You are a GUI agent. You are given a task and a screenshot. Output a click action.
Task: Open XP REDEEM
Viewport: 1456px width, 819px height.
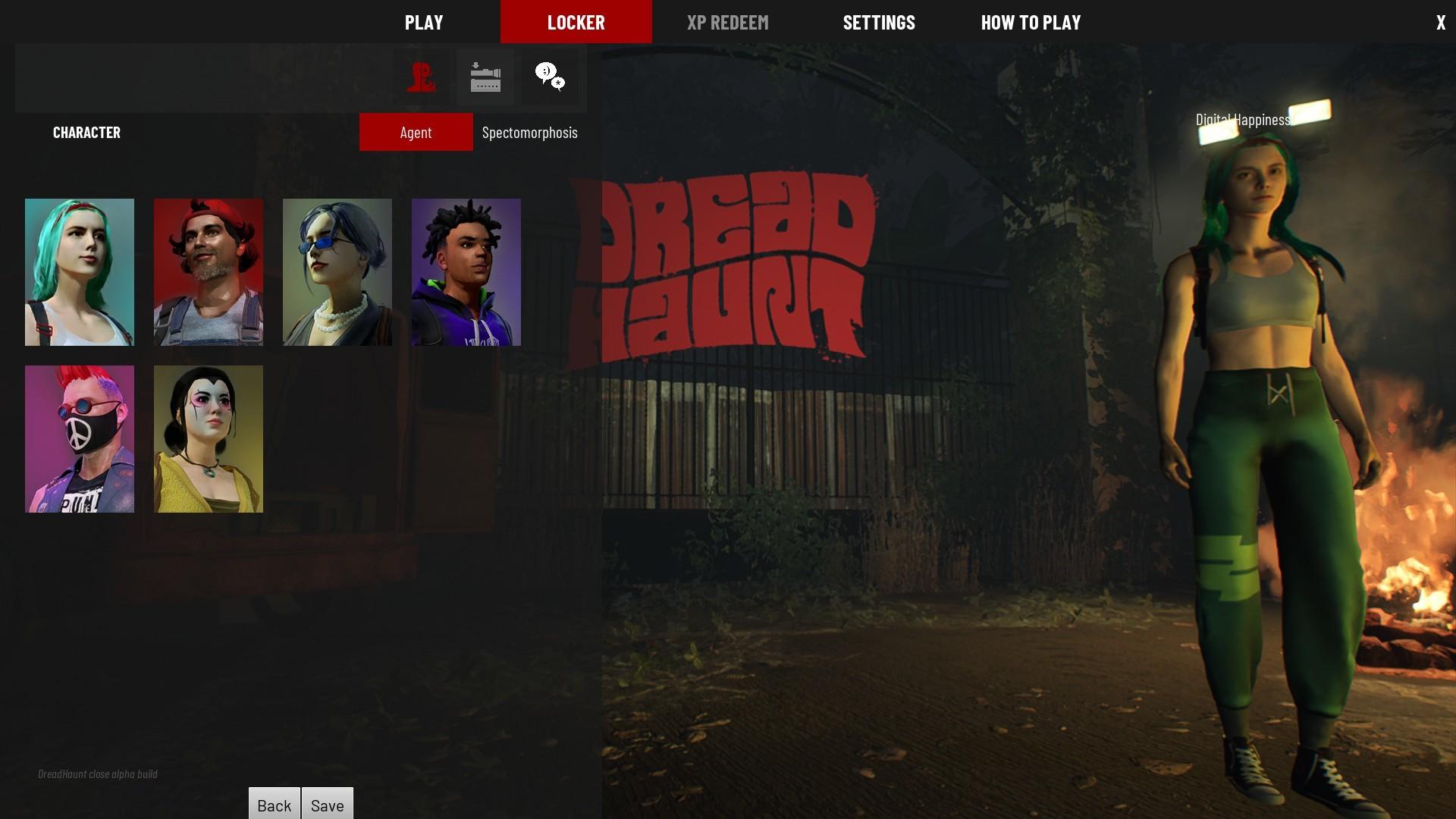[727, 22]
